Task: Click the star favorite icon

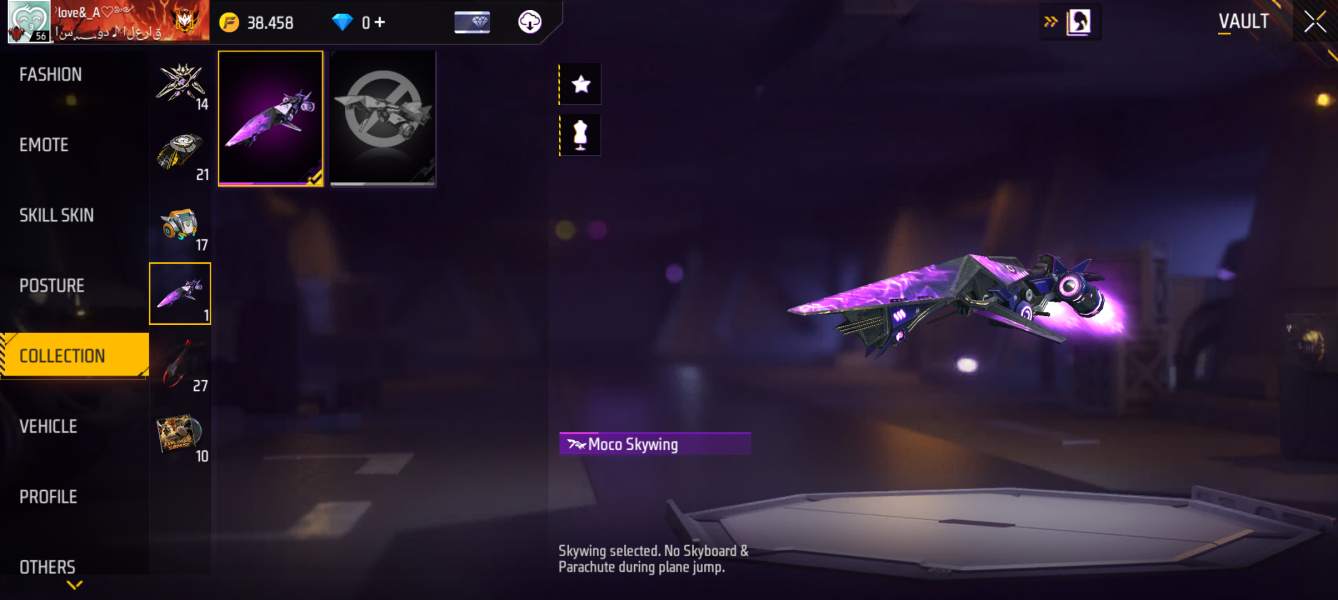Action: pyautogui.click(x=581, y=85)
